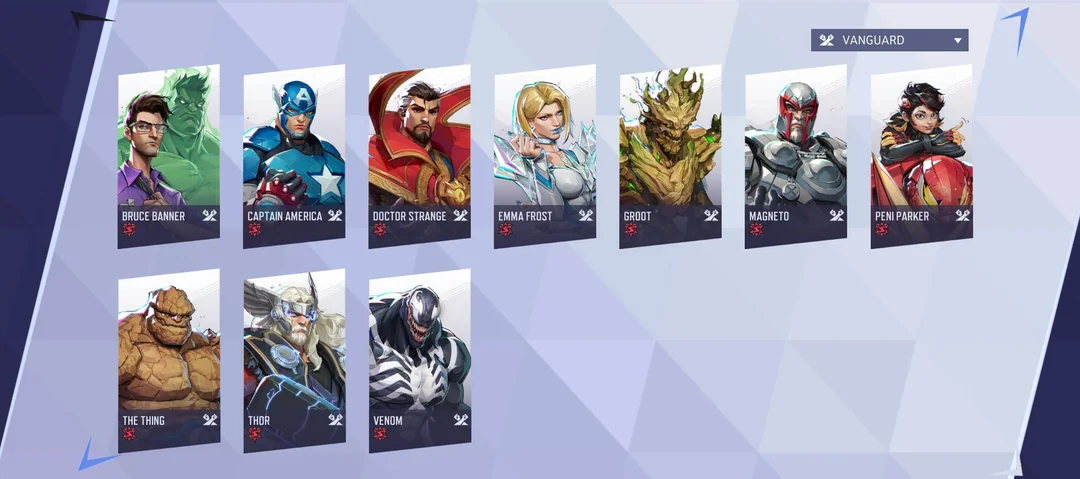Pick the Doctor Strange hero card
Image resolution: width=1080 pixels, height=479 pixels.
click(419, 155)
